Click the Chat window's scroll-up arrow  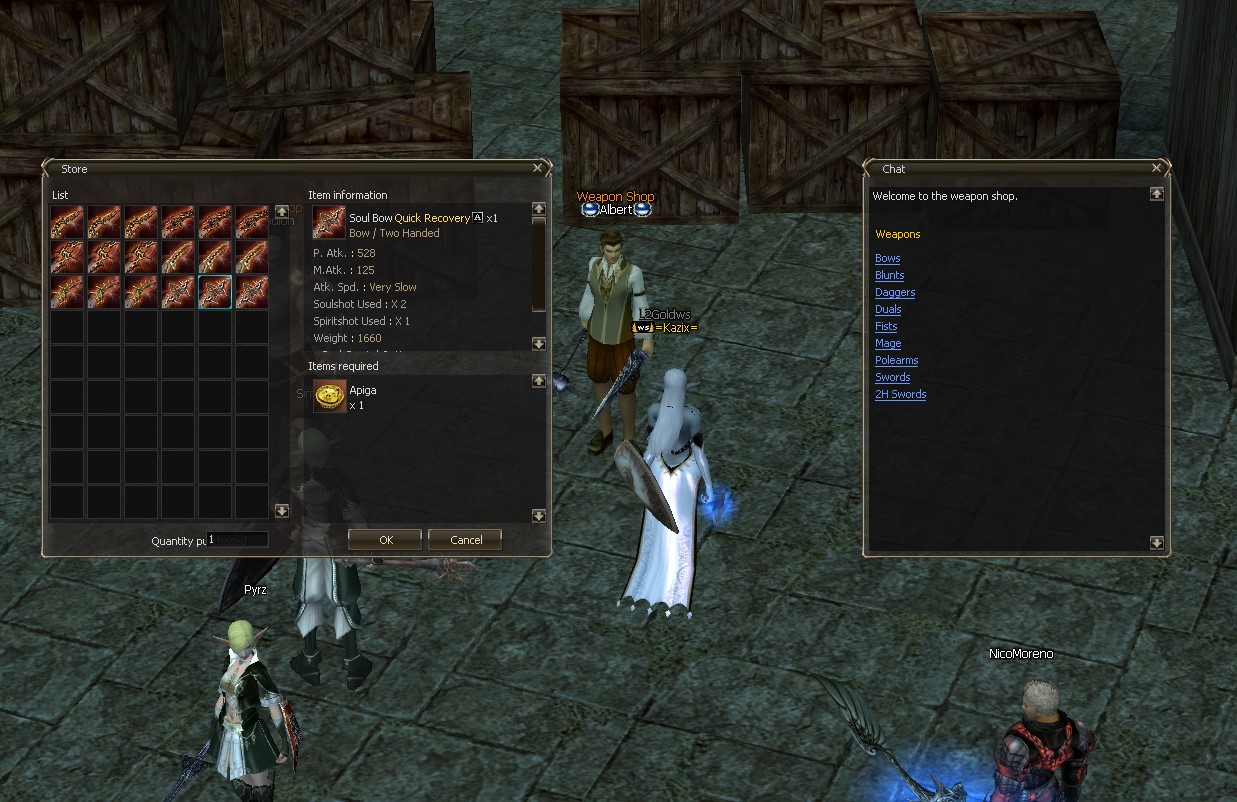click(1157, 194)
